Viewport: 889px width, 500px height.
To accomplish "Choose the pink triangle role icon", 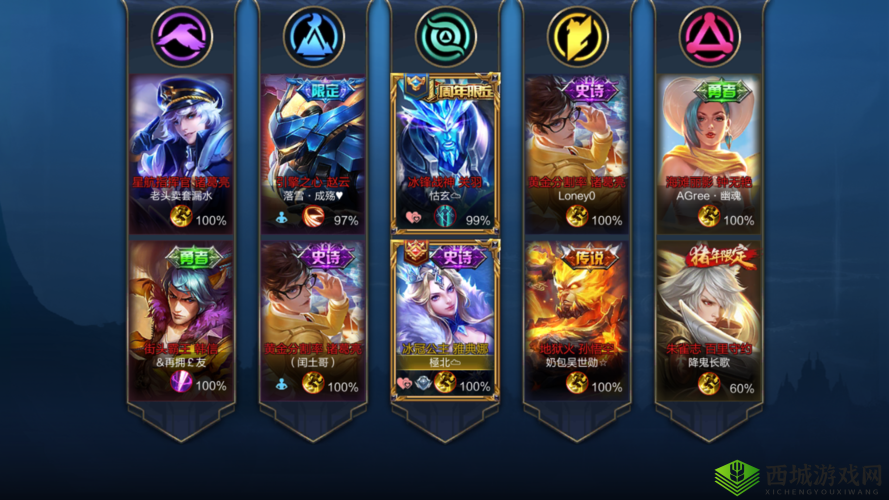I will pyautogui.click(x=709, y=36).
